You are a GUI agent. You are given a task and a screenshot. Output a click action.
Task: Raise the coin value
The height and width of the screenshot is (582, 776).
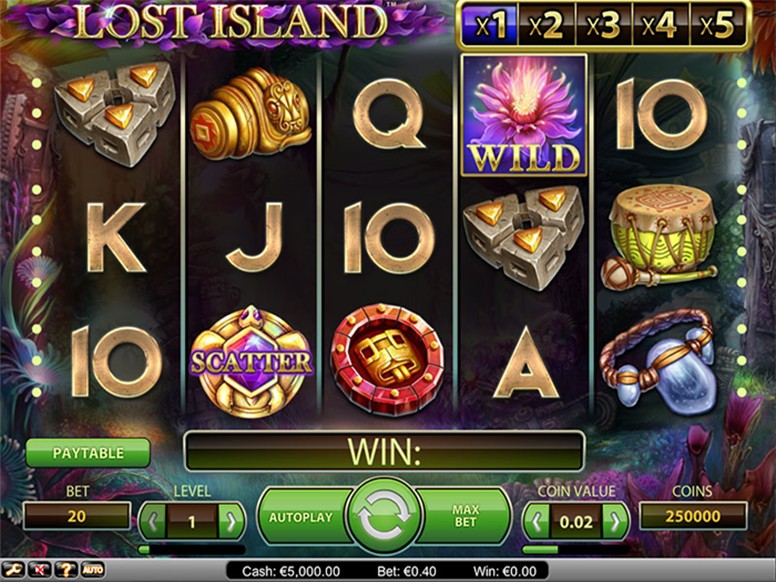(x=615, y=521)
